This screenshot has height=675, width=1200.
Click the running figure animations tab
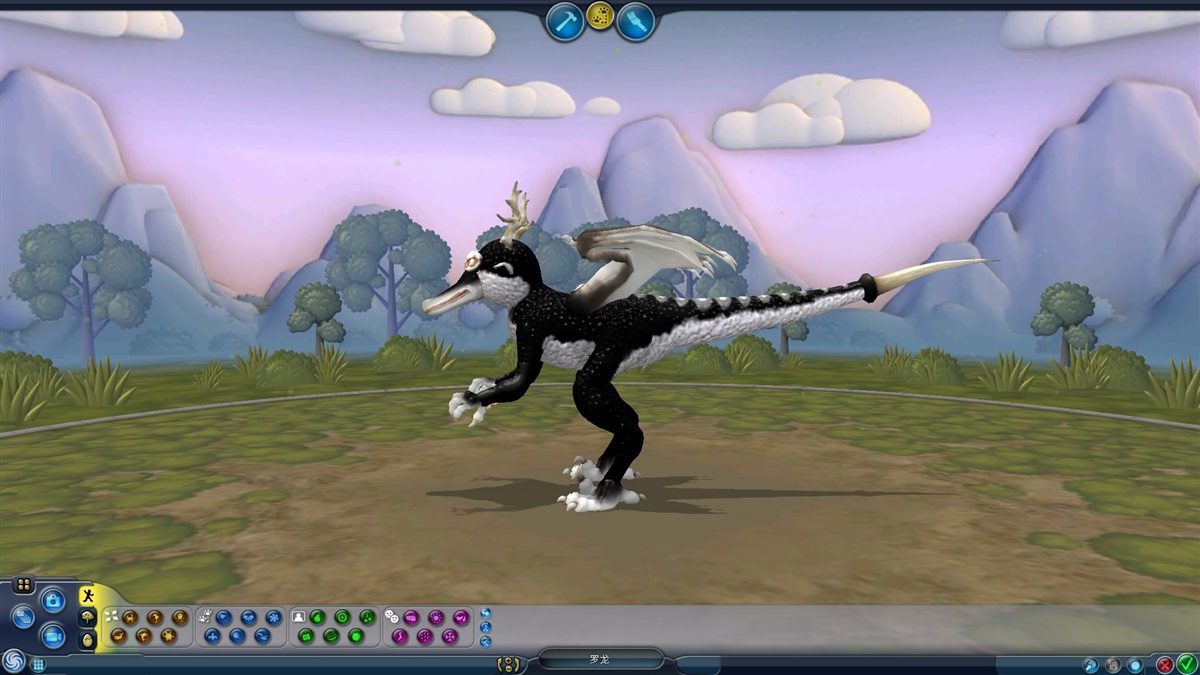coord(88,596)
